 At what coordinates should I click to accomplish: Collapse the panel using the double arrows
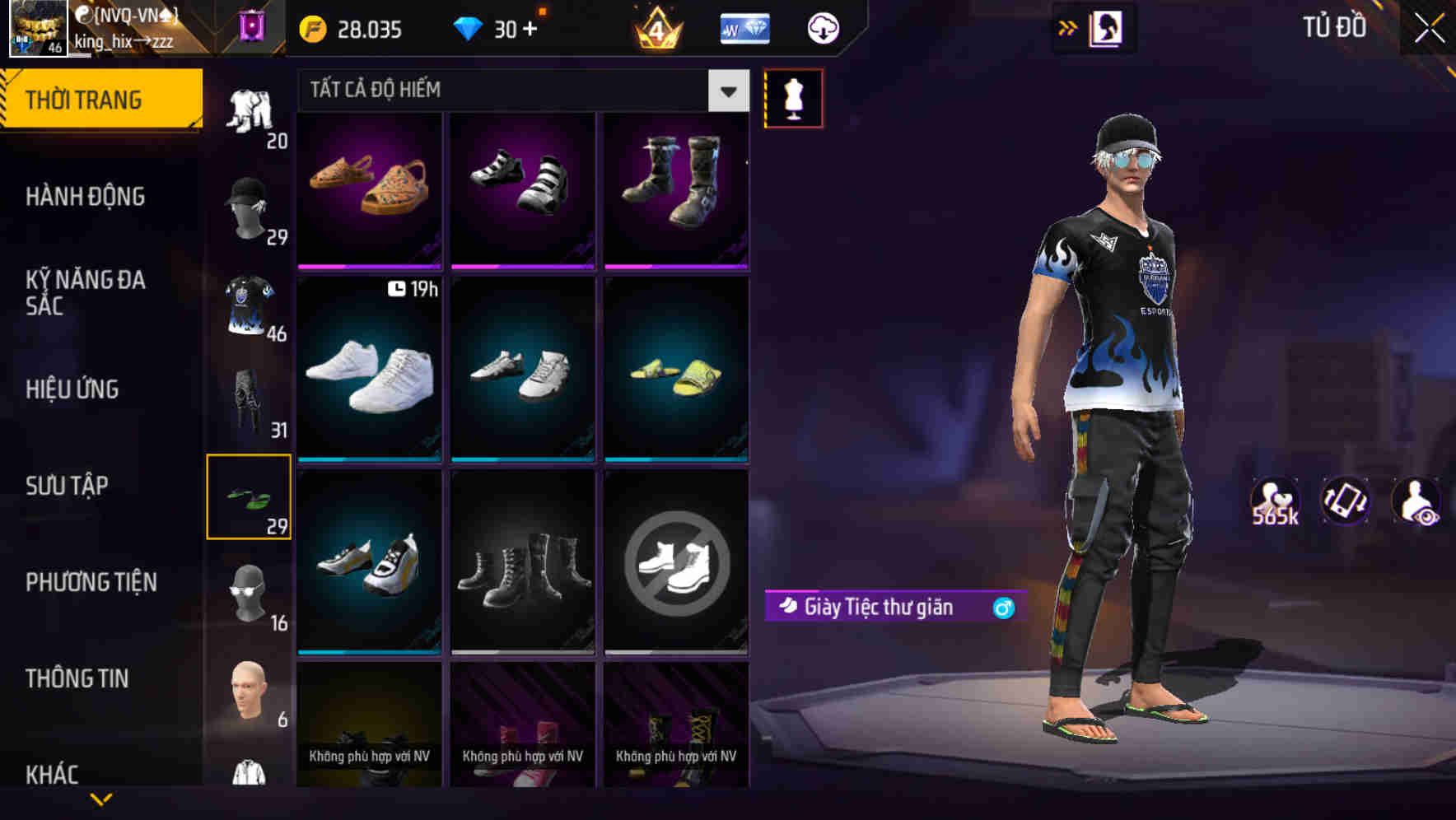[1067, 27]
